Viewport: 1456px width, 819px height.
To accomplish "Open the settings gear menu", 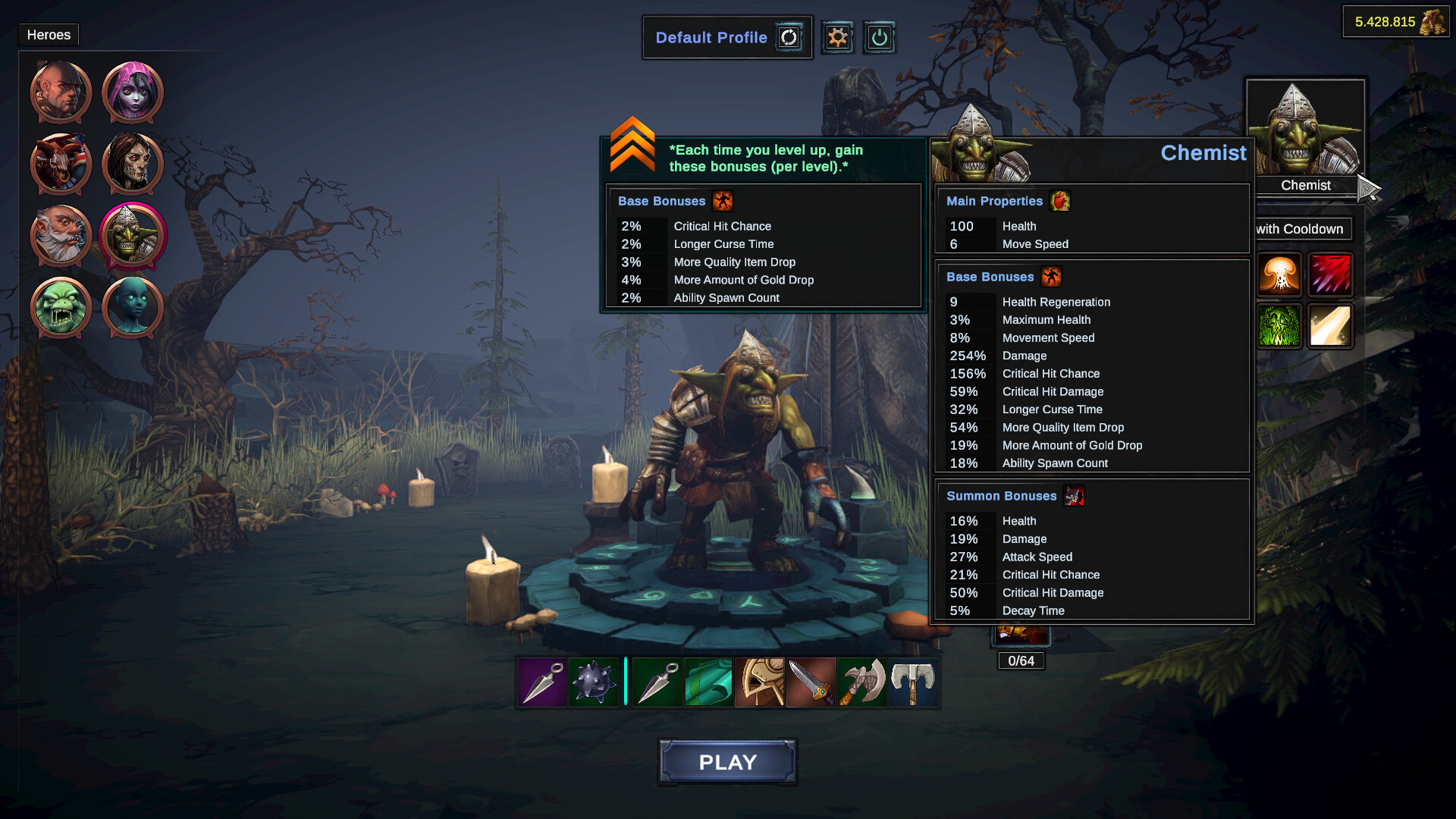I will (x=837, y=36).
